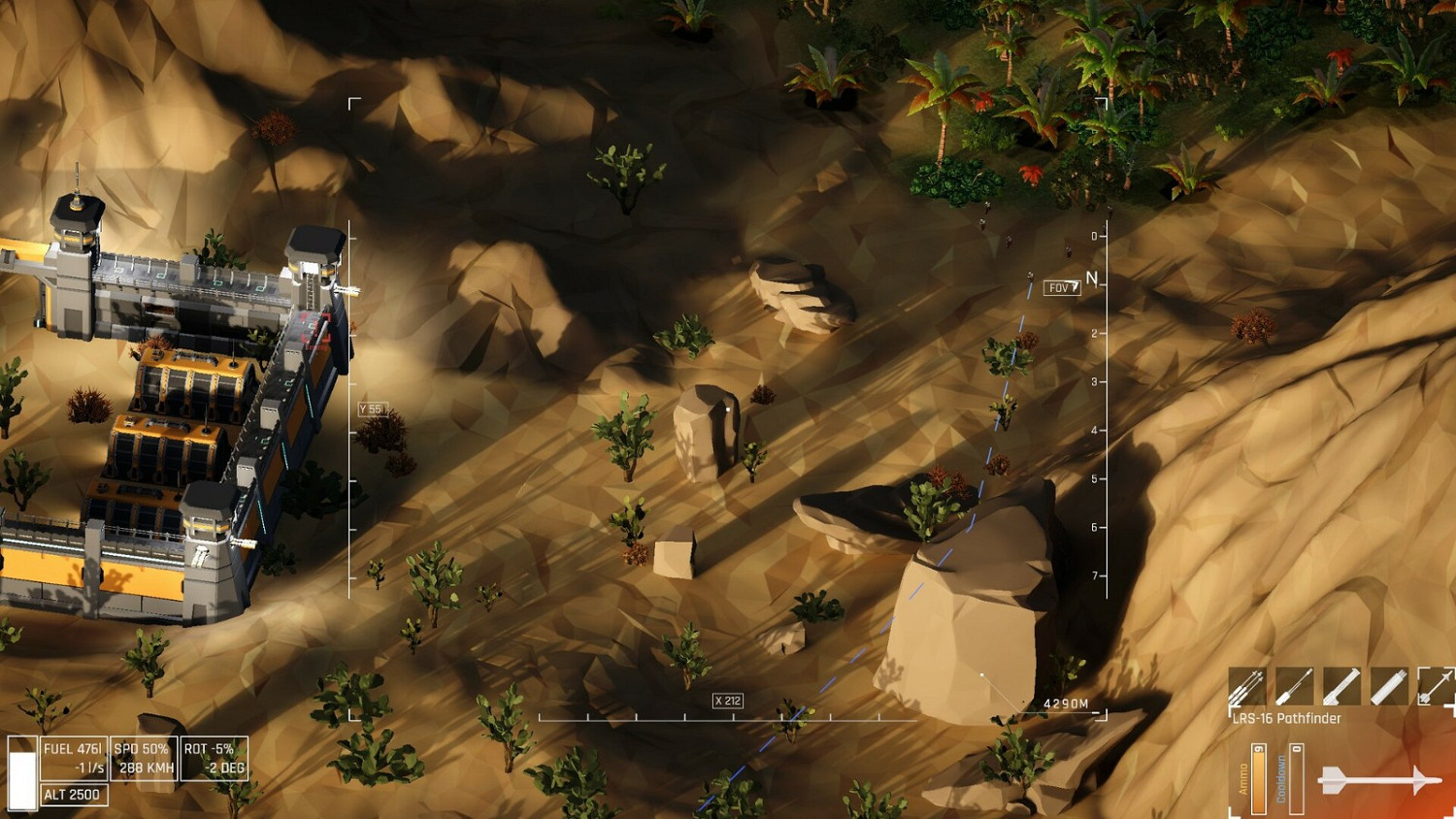Viewport: 1456px width, 819px height.
Task: Click the LRS-16 Pathfinder weapon name label
Action: (x=1283, y=719)
